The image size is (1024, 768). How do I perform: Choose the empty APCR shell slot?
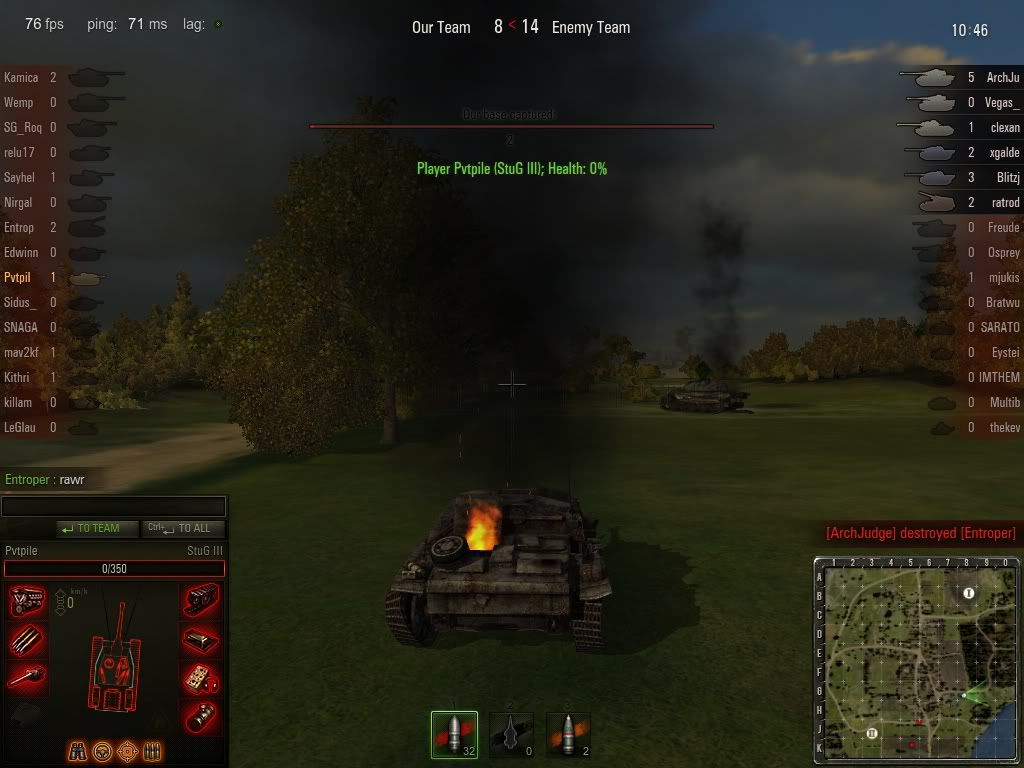511,735
